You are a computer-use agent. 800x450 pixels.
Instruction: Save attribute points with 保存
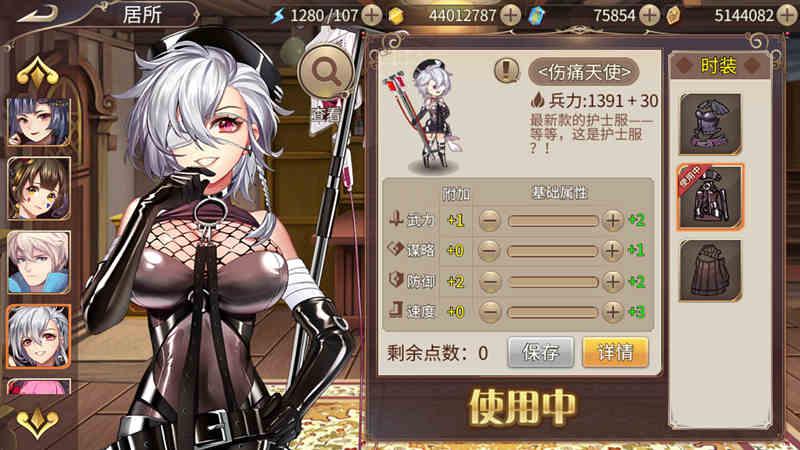point(540,352)
